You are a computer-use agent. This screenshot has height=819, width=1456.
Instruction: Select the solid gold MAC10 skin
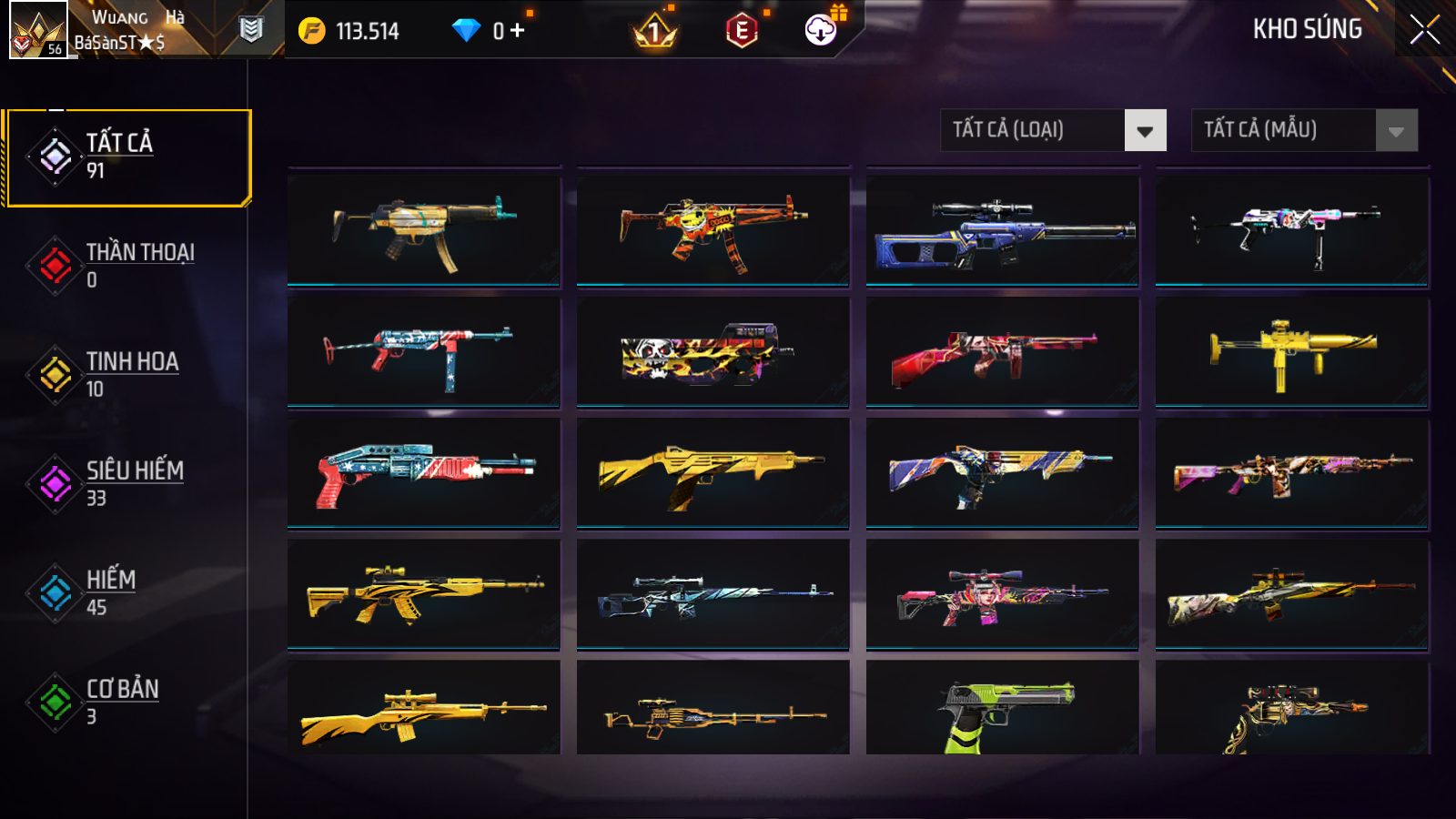click(1291, 352)
